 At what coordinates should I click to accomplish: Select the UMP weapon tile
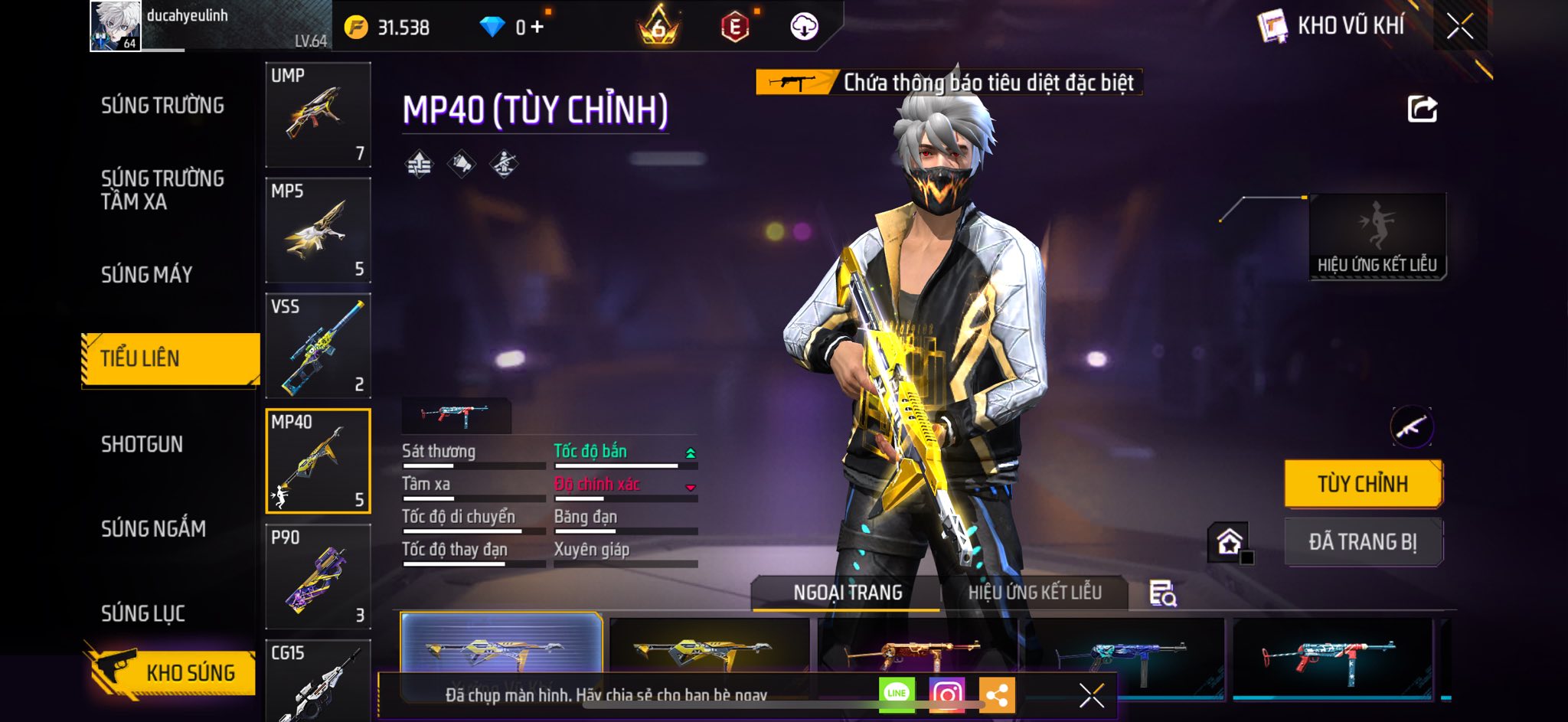[318, 115]
